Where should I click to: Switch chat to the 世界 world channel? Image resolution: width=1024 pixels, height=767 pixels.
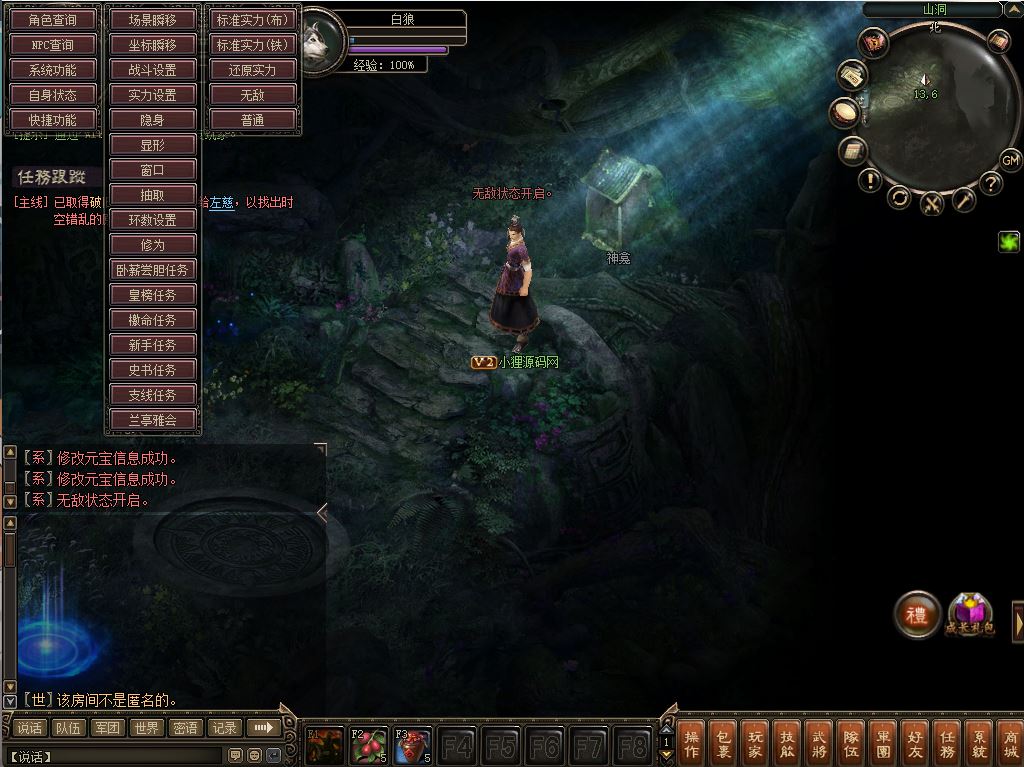point(147,728)
